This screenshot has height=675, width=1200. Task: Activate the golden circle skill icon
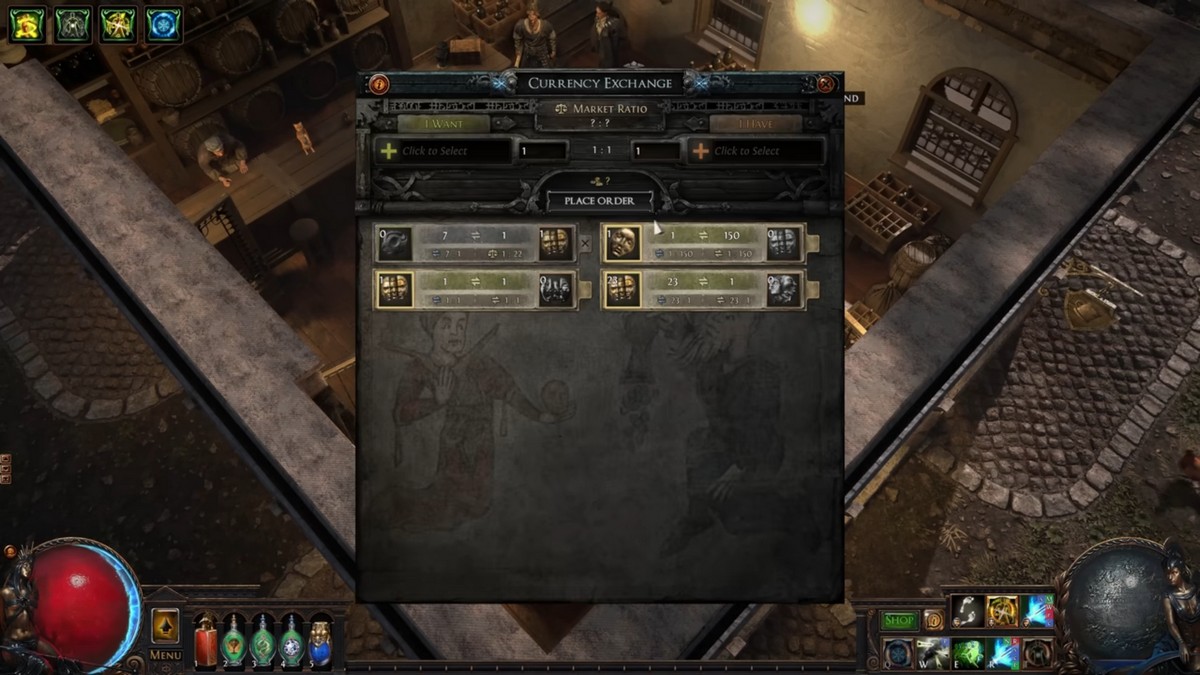pyautogui.click(x=1002, y=611)
